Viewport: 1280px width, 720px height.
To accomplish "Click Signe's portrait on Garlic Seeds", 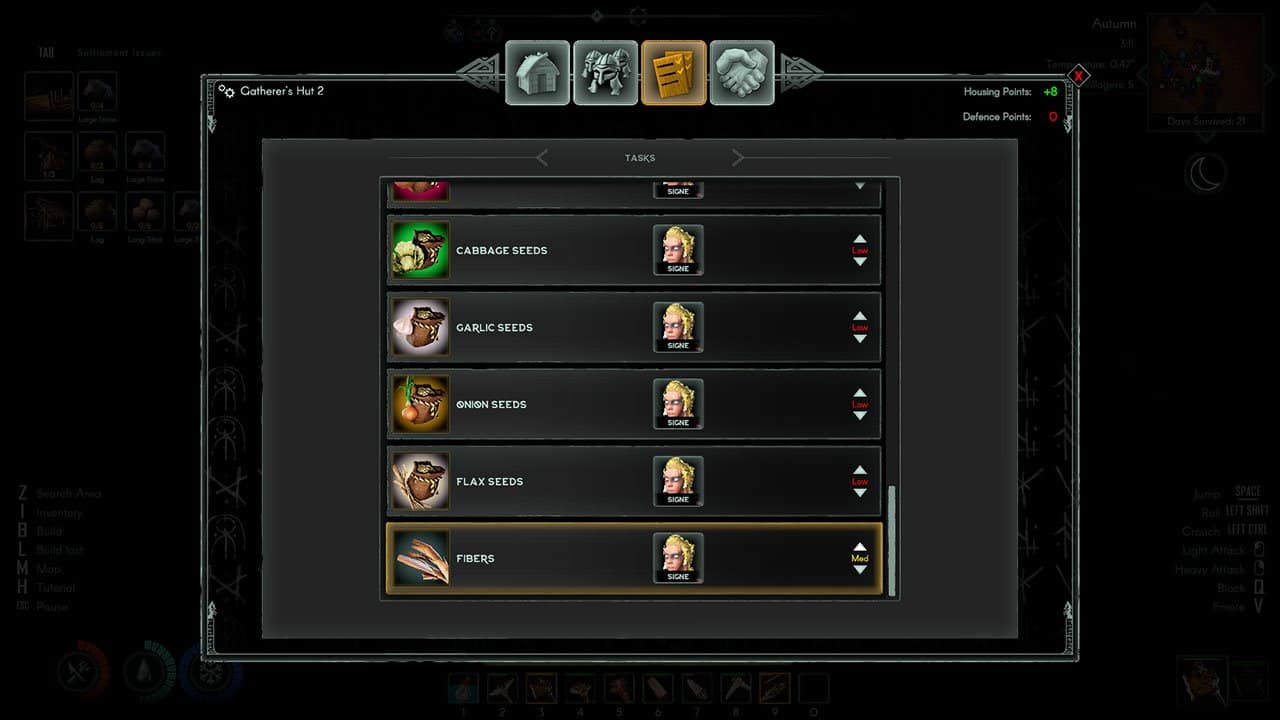I will click(678, 325).
